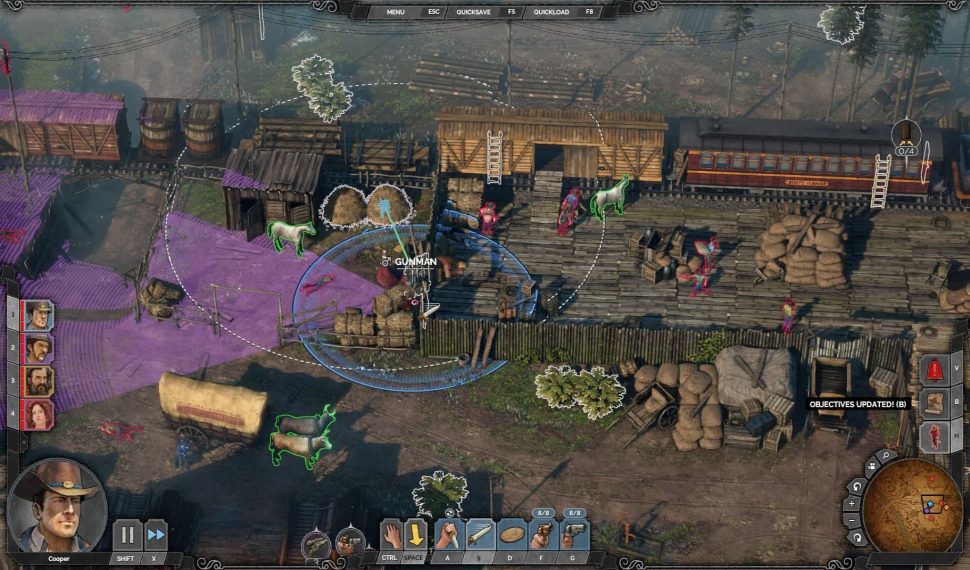Choose the knife attack ability
The width and height of the screenshot is (970, 570).
(450, 534)
